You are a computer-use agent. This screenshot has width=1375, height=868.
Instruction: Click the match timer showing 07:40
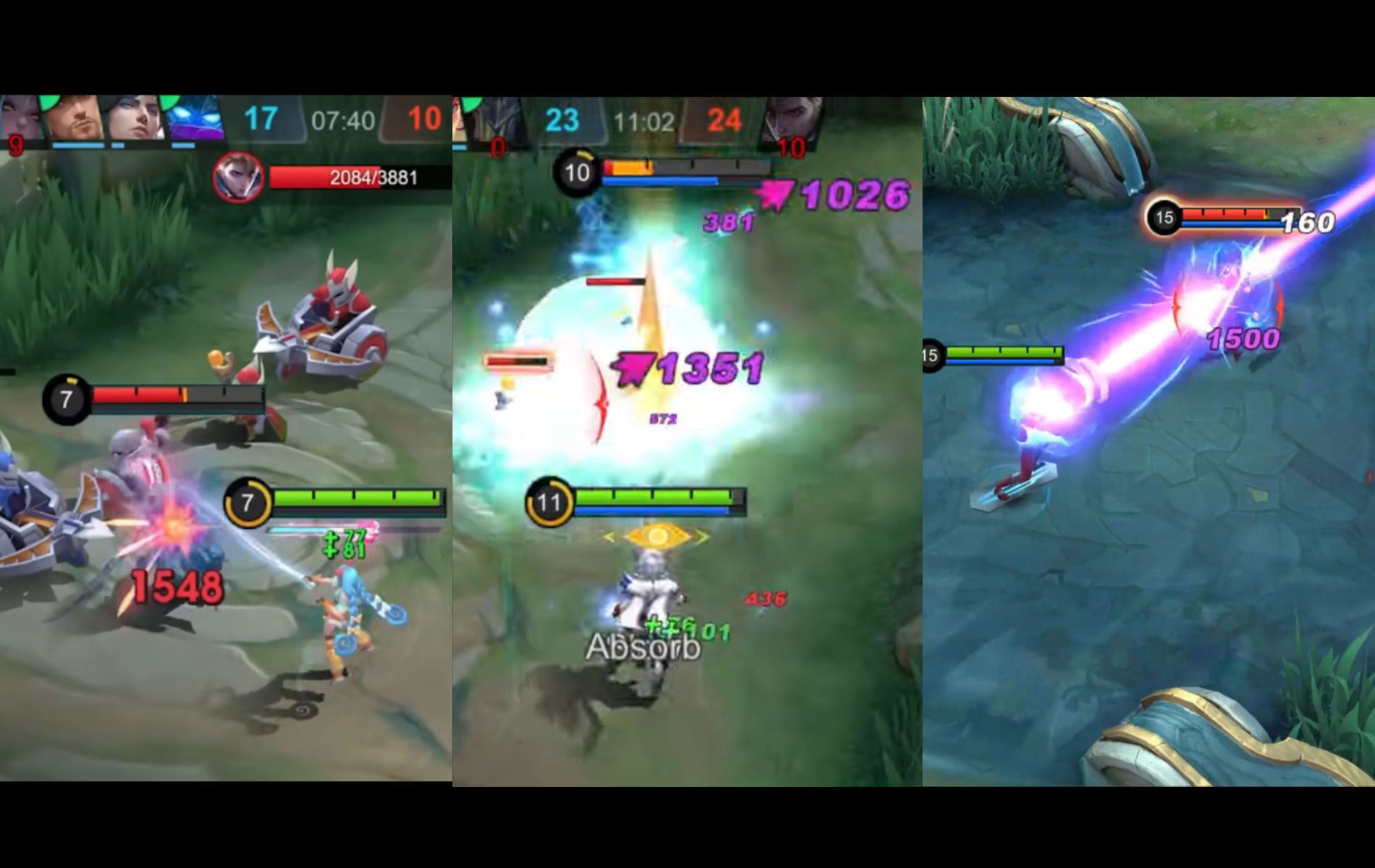point(342,119)
